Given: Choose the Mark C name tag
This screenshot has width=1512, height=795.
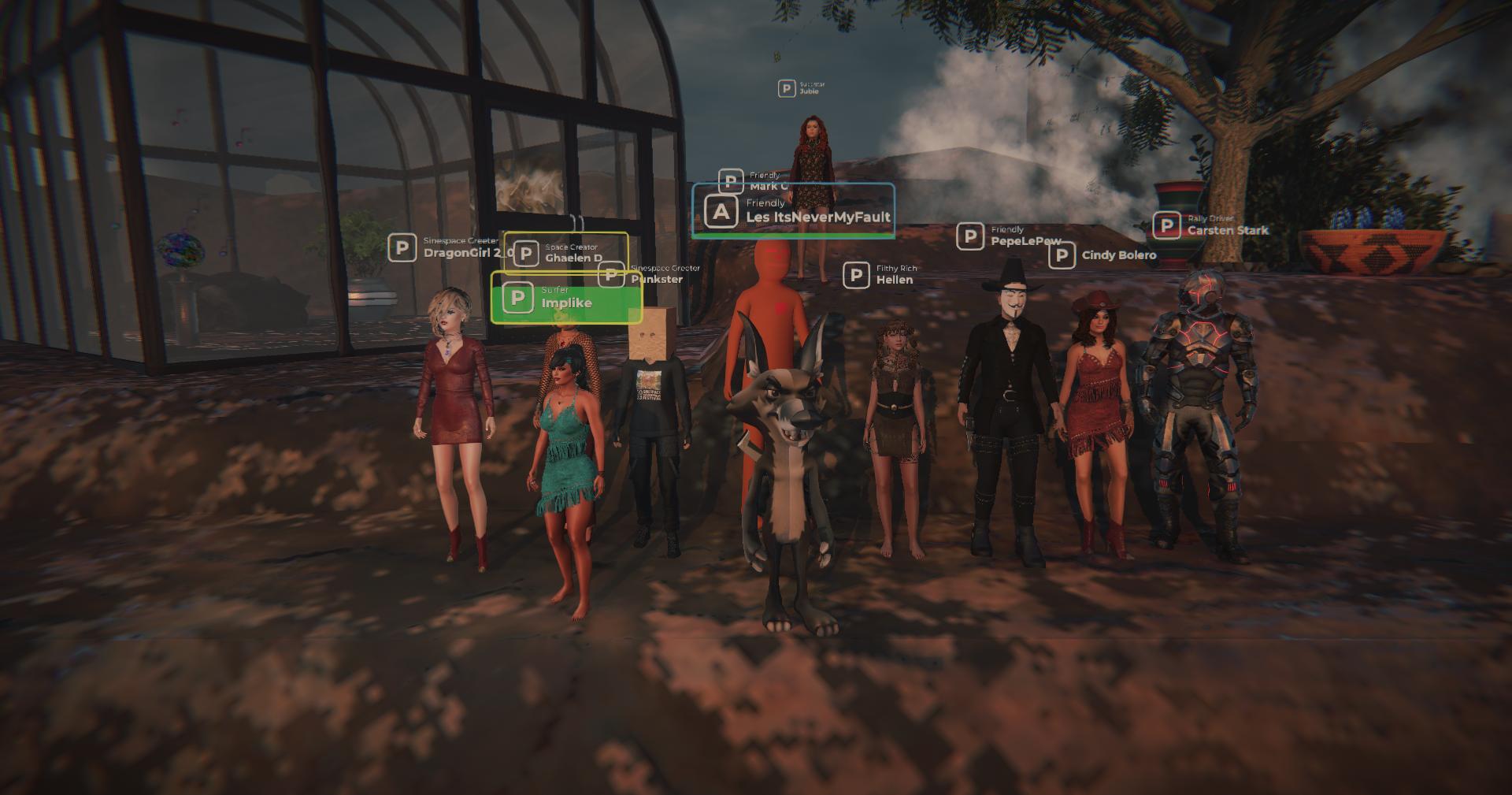Looking at the screenshot, I should 754,180.
